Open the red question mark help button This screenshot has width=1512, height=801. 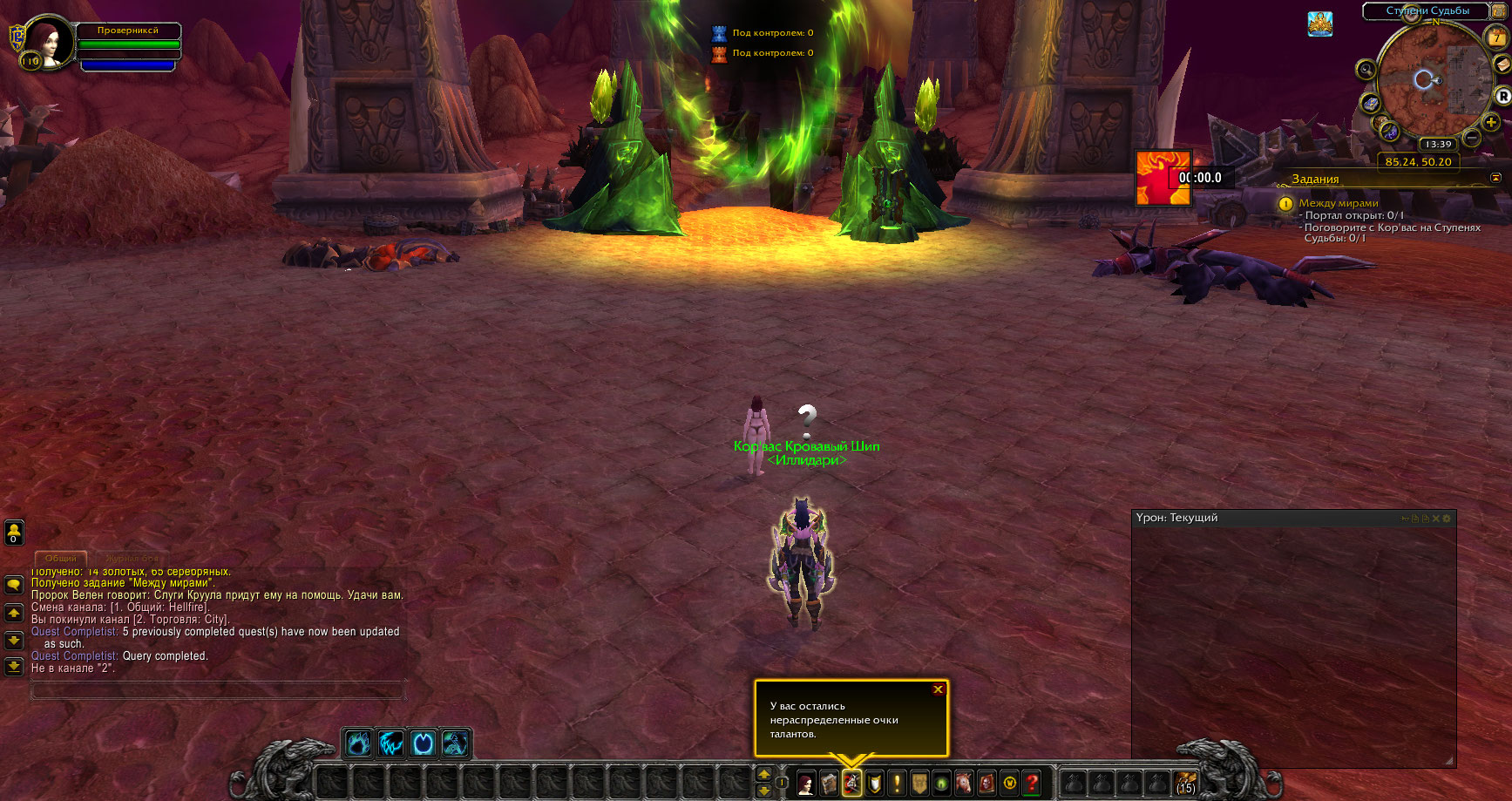pos(1033,783)
